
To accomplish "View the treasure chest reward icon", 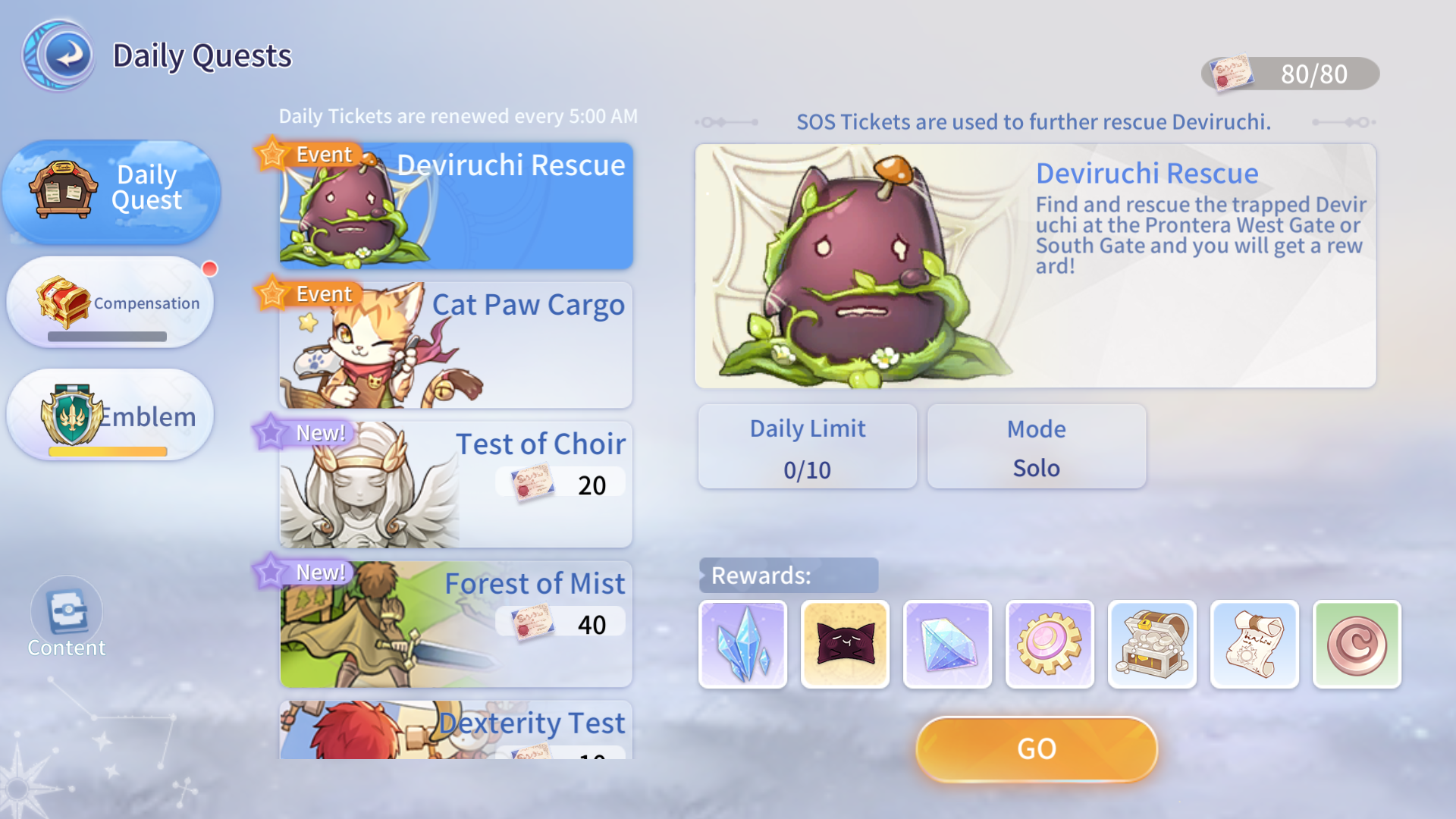I will (1153, 645).
